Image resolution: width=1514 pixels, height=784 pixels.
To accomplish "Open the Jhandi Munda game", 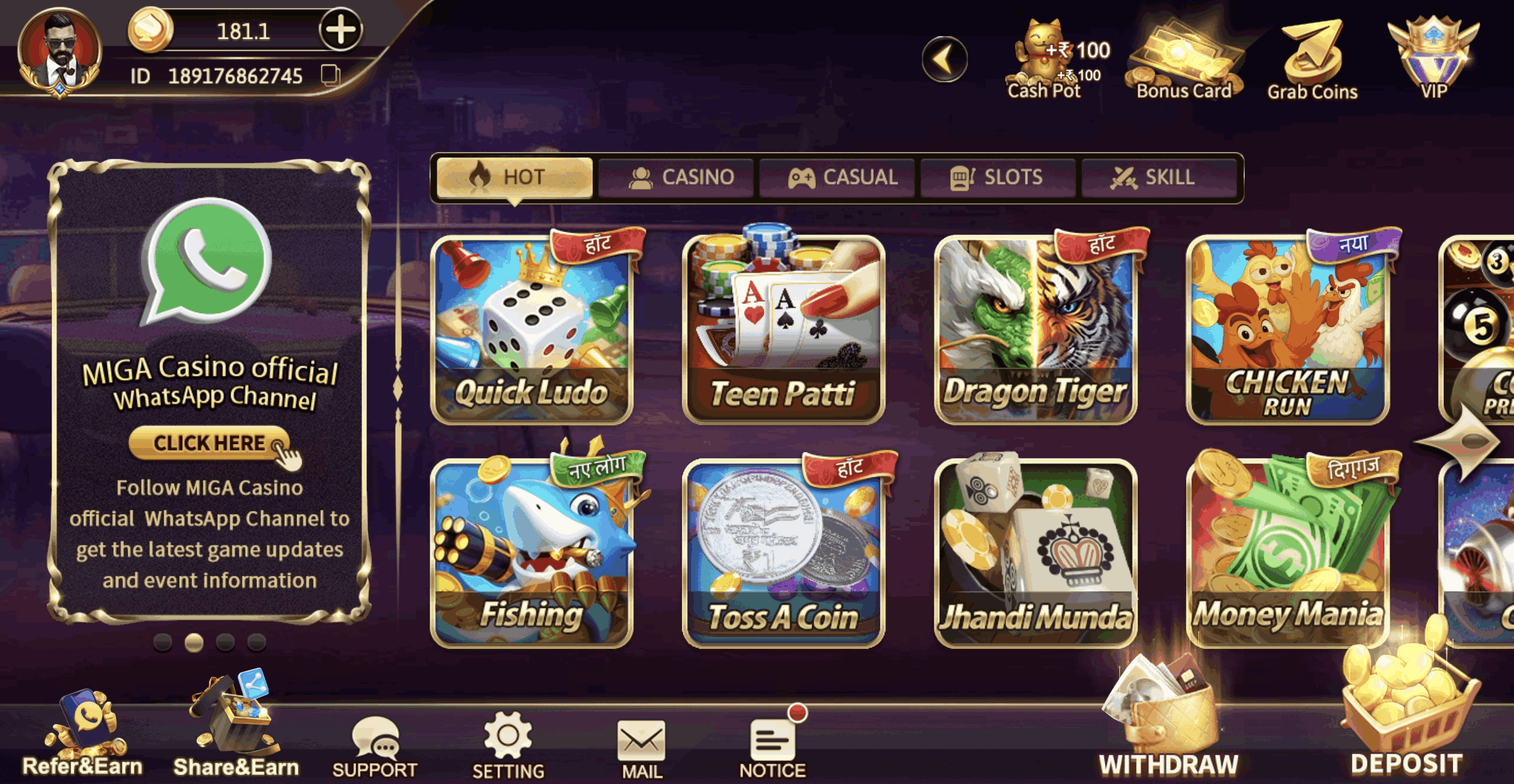I will click(x=1036, y=552).
